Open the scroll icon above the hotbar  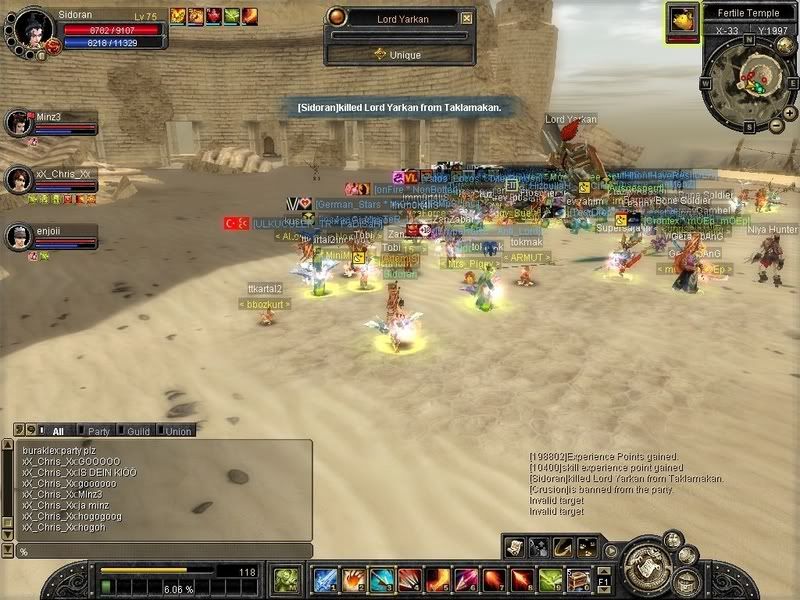click(514, 546)
